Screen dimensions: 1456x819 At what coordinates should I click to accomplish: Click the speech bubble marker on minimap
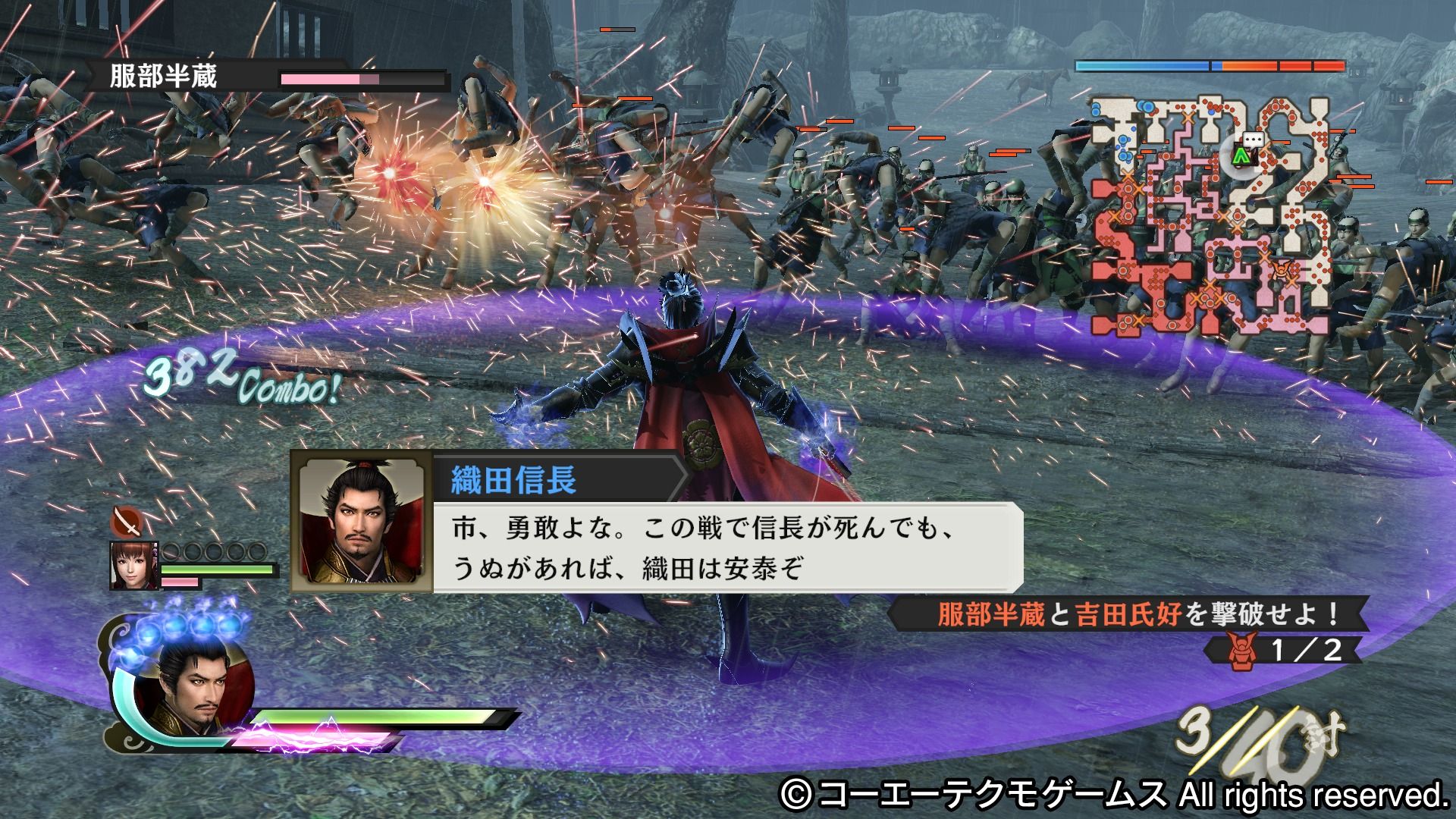[1250, 140]
